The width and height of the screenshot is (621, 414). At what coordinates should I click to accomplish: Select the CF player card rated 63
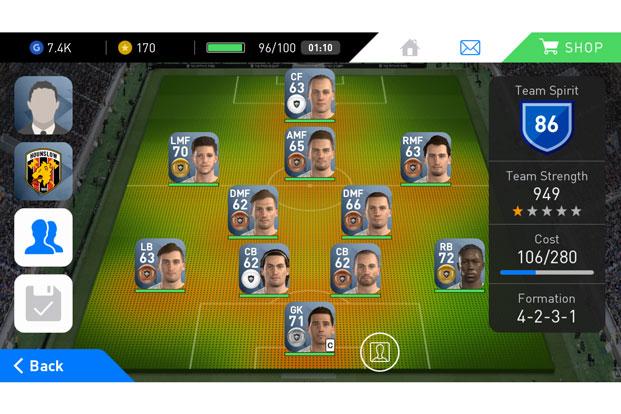click(309, 94)
